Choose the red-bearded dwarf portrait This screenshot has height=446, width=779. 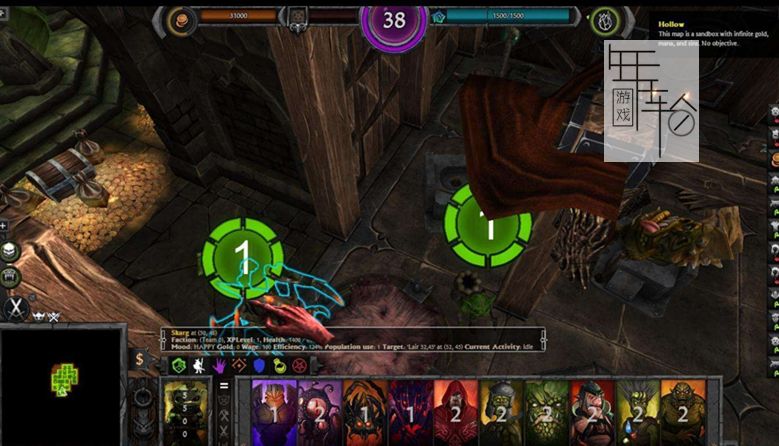pyautogui.click(x=592, y=411)
